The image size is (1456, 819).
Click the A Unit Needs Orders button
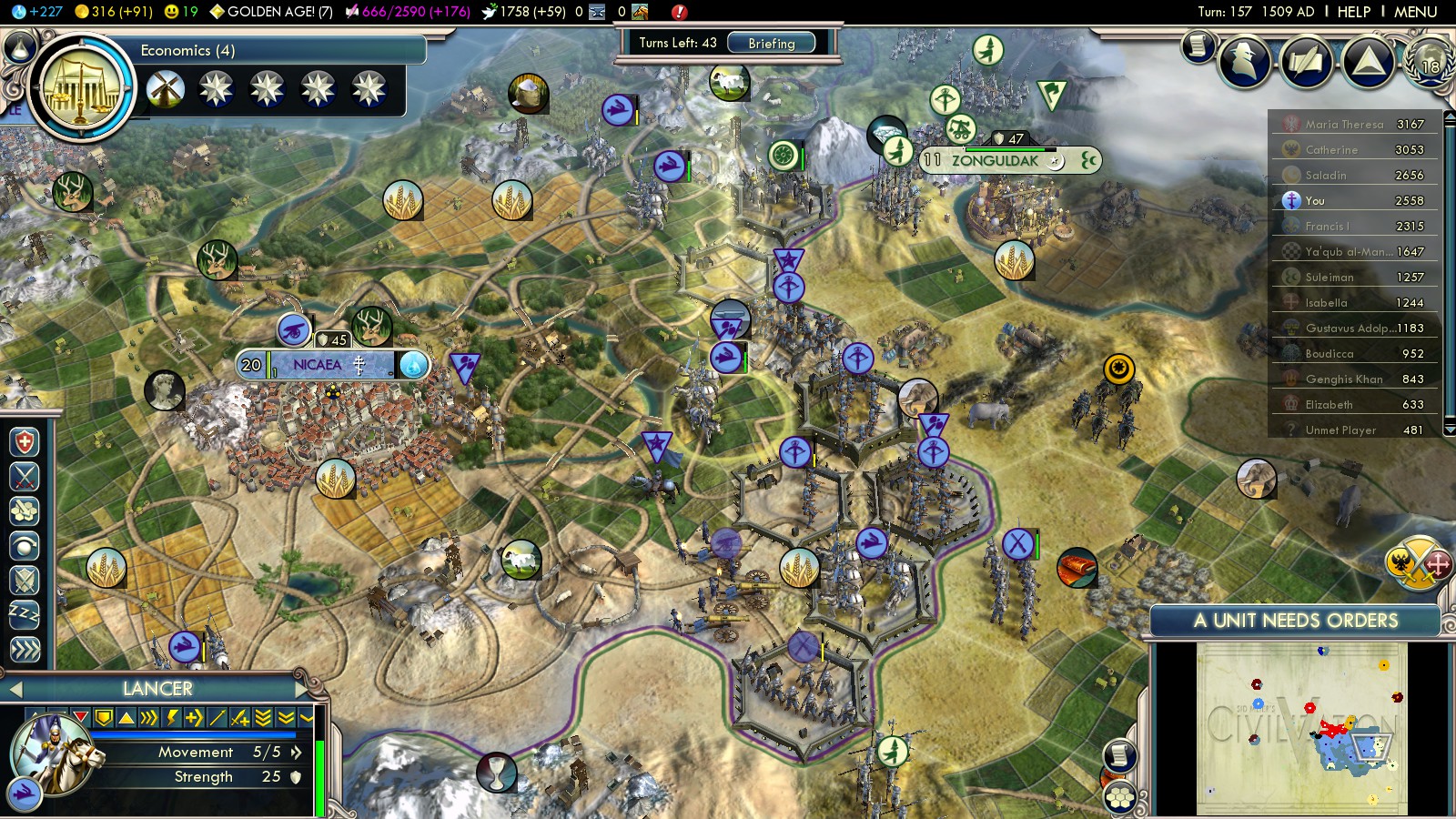click(x=1295, y=621)
